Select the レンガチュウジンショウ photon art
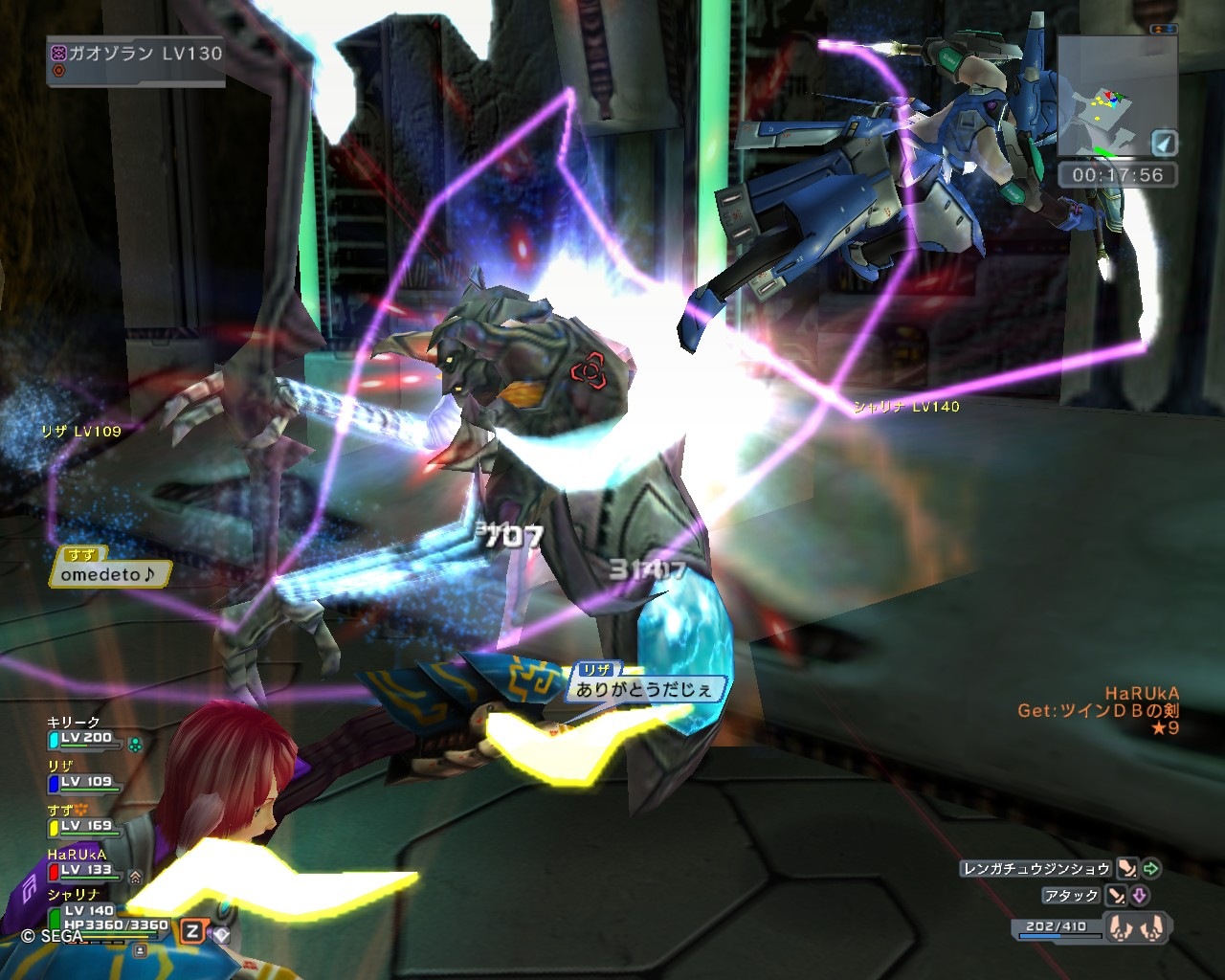Screen dimensions: 1225x980 1036,869
